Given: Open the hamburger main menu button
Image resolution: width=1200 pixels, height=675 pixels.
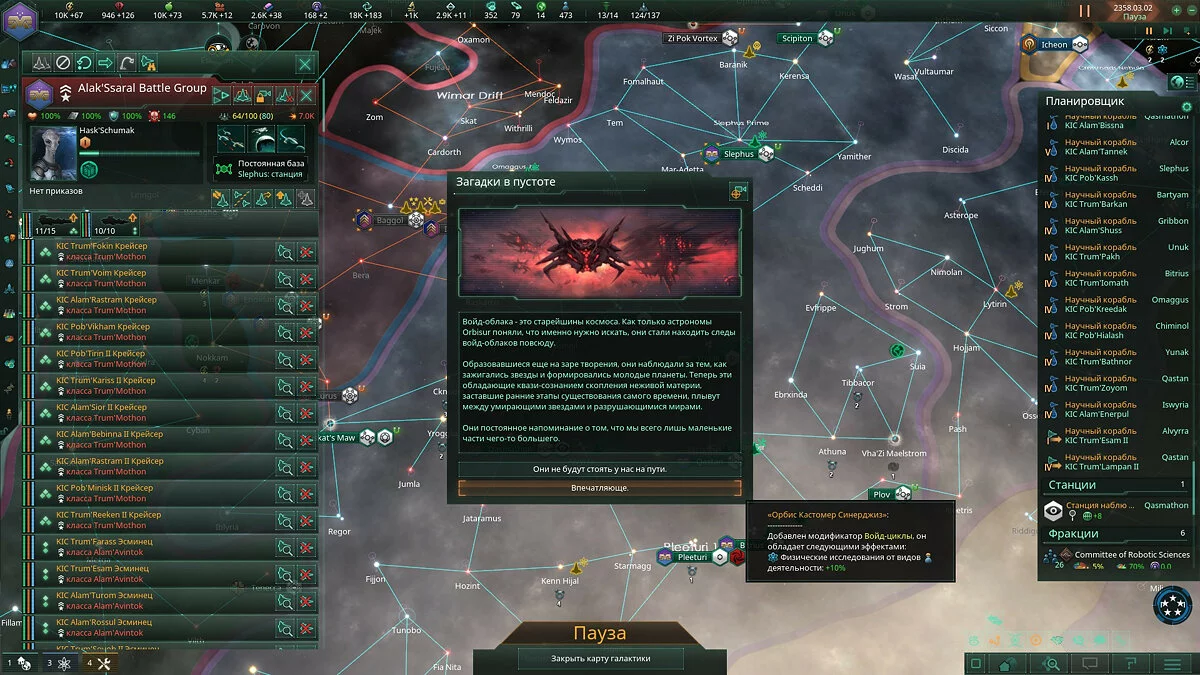Looking at the screenshot, I should pyautogui.click(x=1173, y=663).
